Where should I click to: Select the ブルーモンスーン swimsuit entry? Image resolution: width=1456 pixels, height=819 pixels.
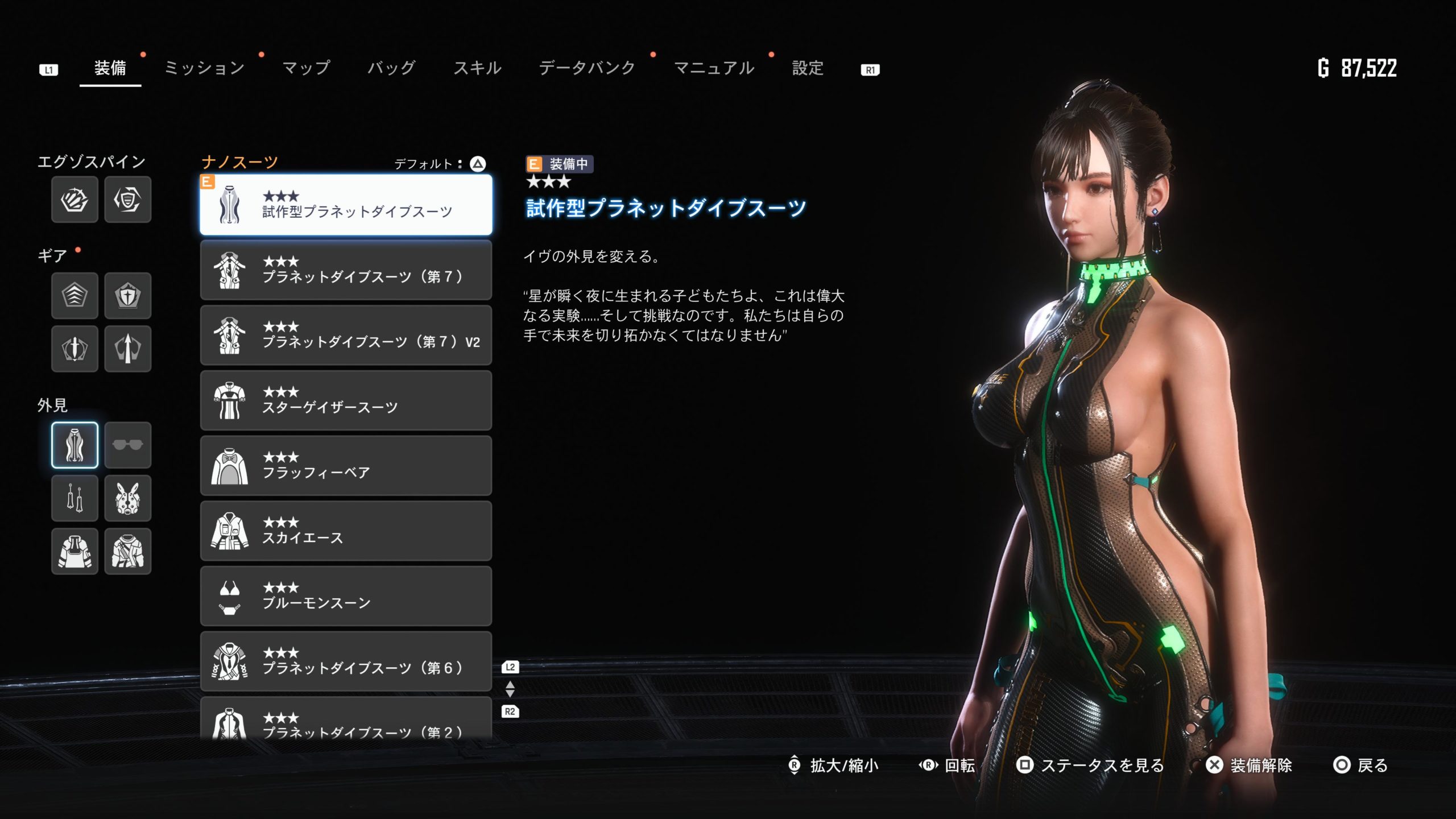346,596
